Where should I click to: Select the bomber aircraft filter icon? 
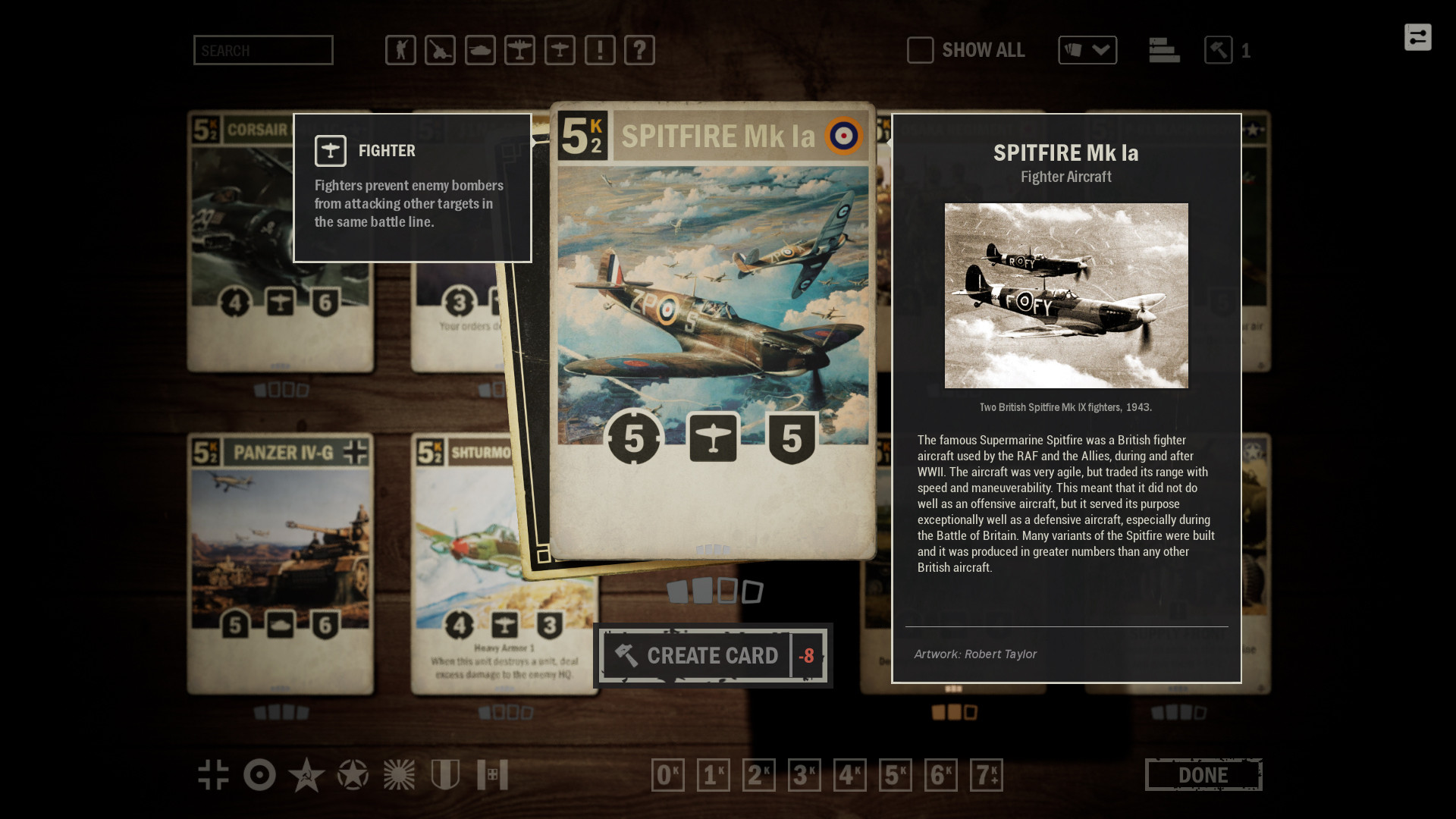point(520,50)
